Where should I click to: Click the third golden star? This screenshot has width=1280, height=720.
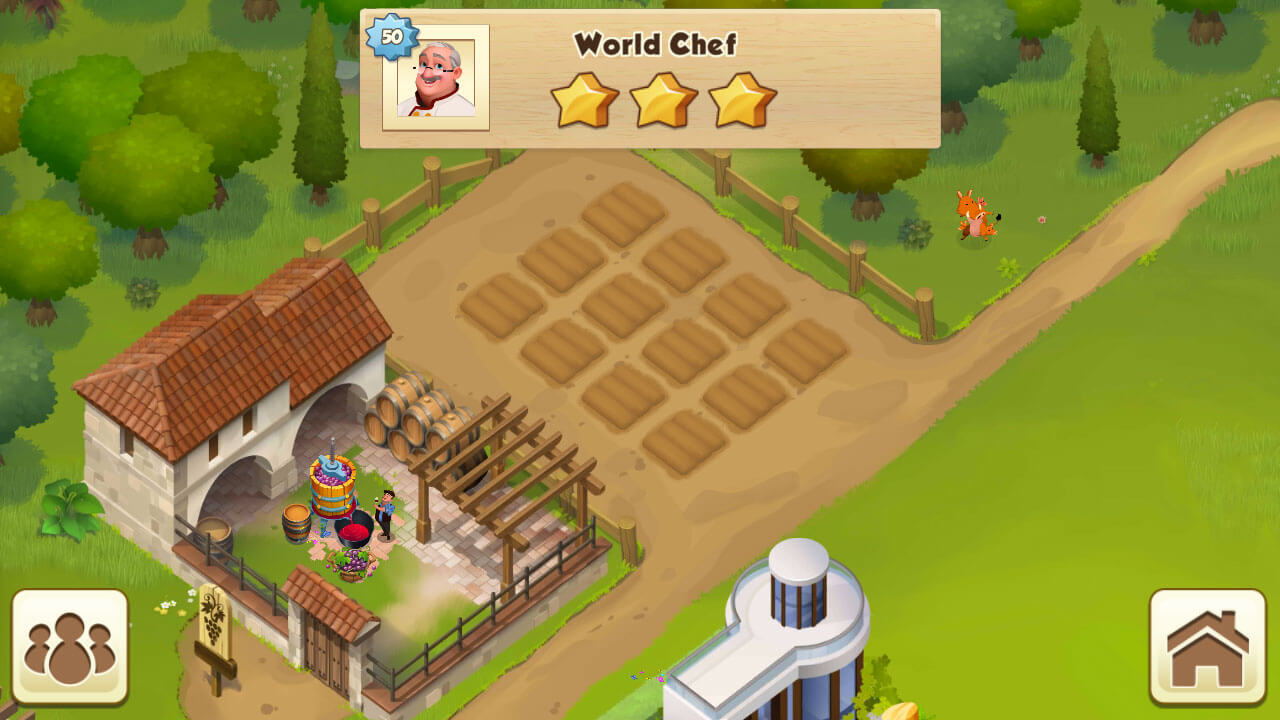point(741,97)
